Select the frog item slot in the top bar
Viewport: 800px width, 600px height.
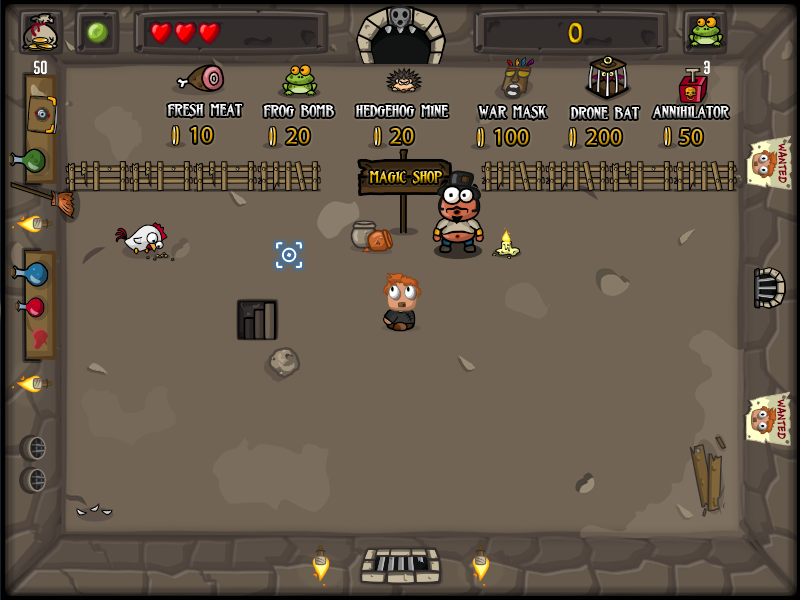(705, 32)
